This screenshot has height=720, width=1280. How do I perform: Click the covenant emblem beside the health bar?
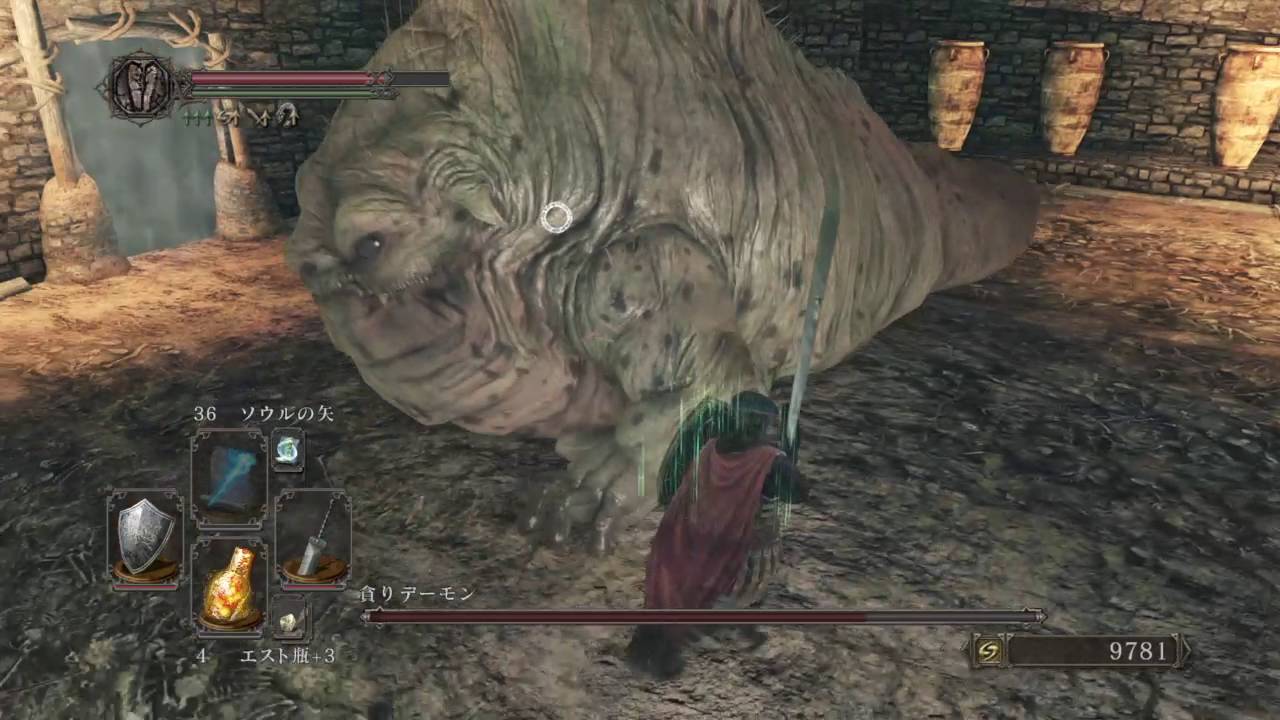141,88
